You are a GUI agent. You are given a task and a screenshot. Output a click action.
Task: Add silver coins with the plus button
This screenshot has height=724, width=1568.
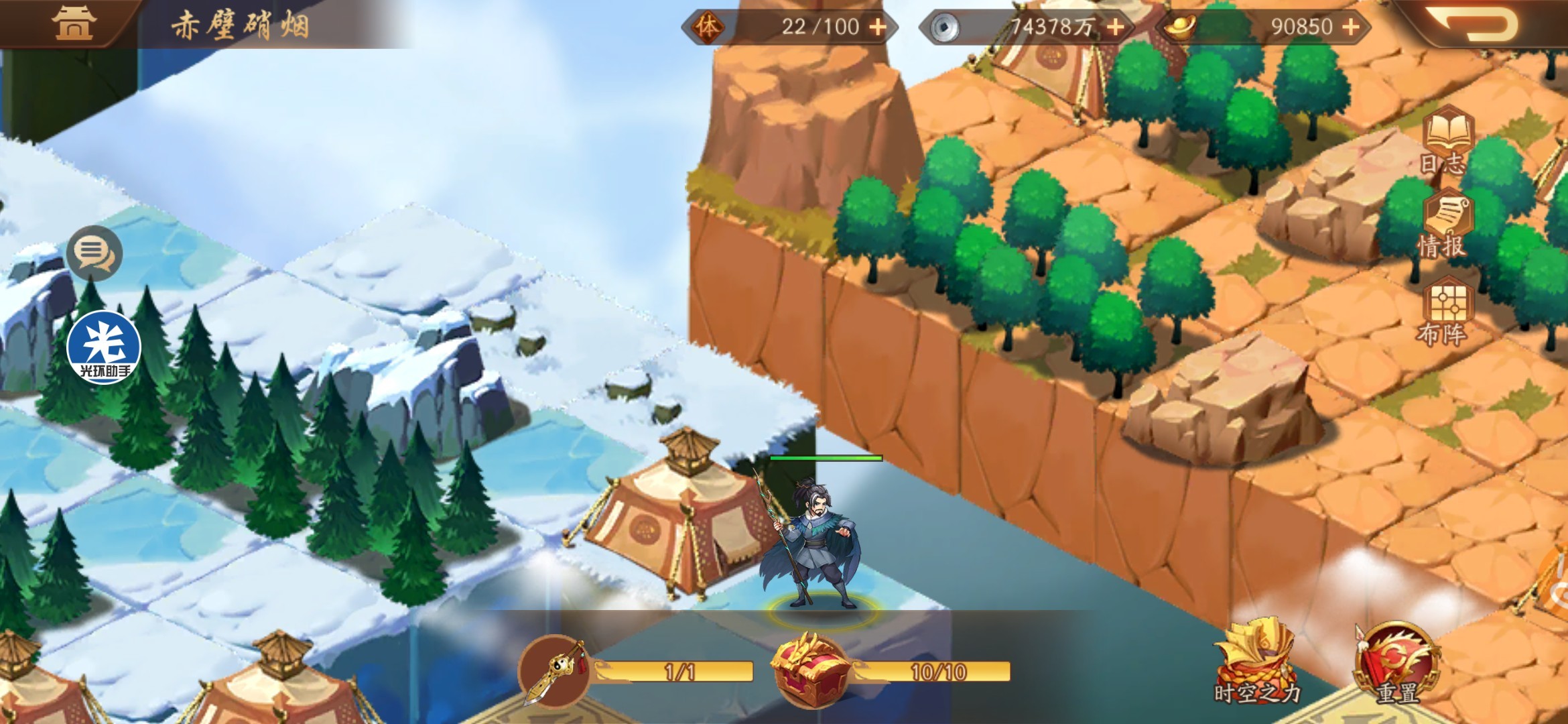point(1115,27)
